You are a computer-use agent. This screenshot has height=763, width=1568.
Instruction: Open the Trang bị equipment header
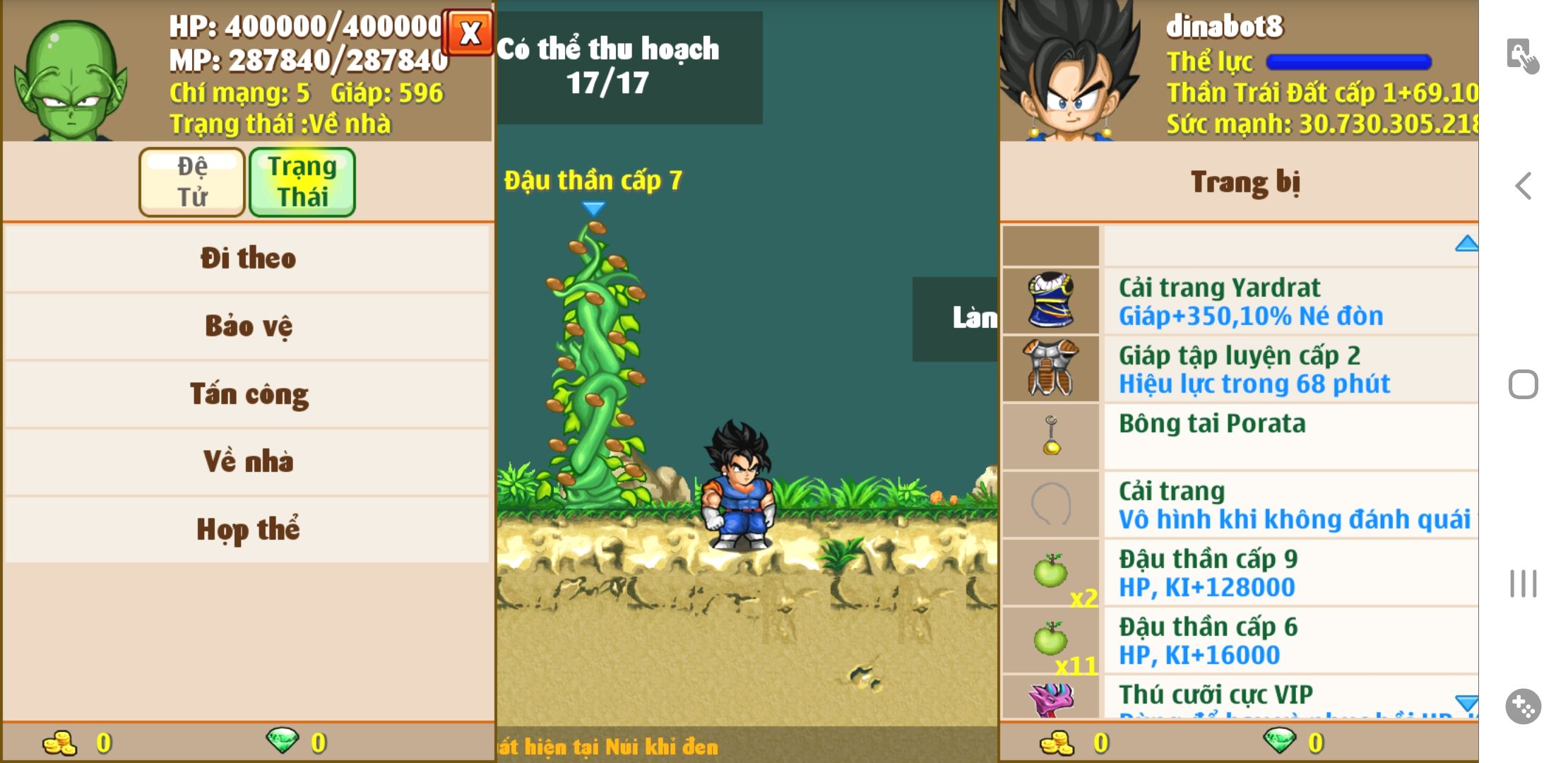tap(1245, 182)
